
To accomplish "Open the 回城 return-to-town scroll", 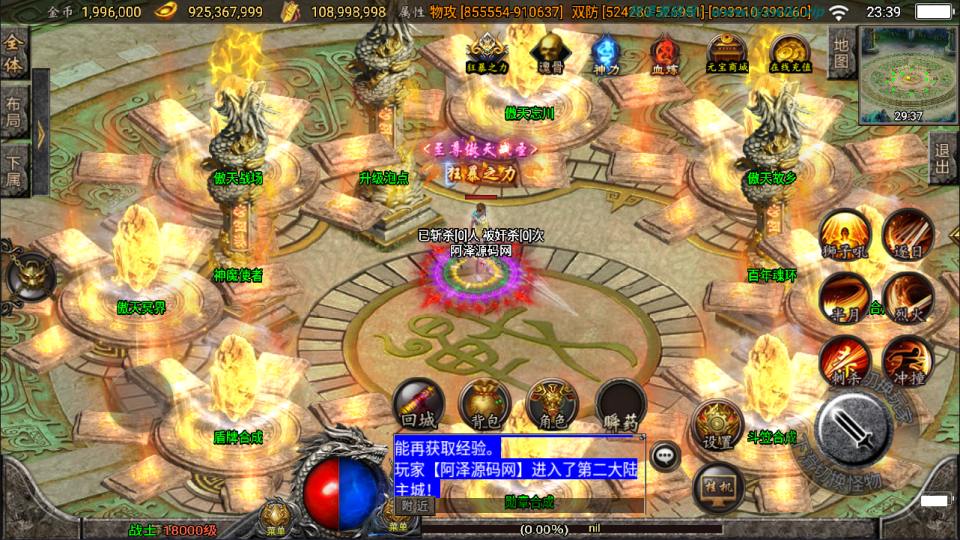I will click(x=419, y=405).
